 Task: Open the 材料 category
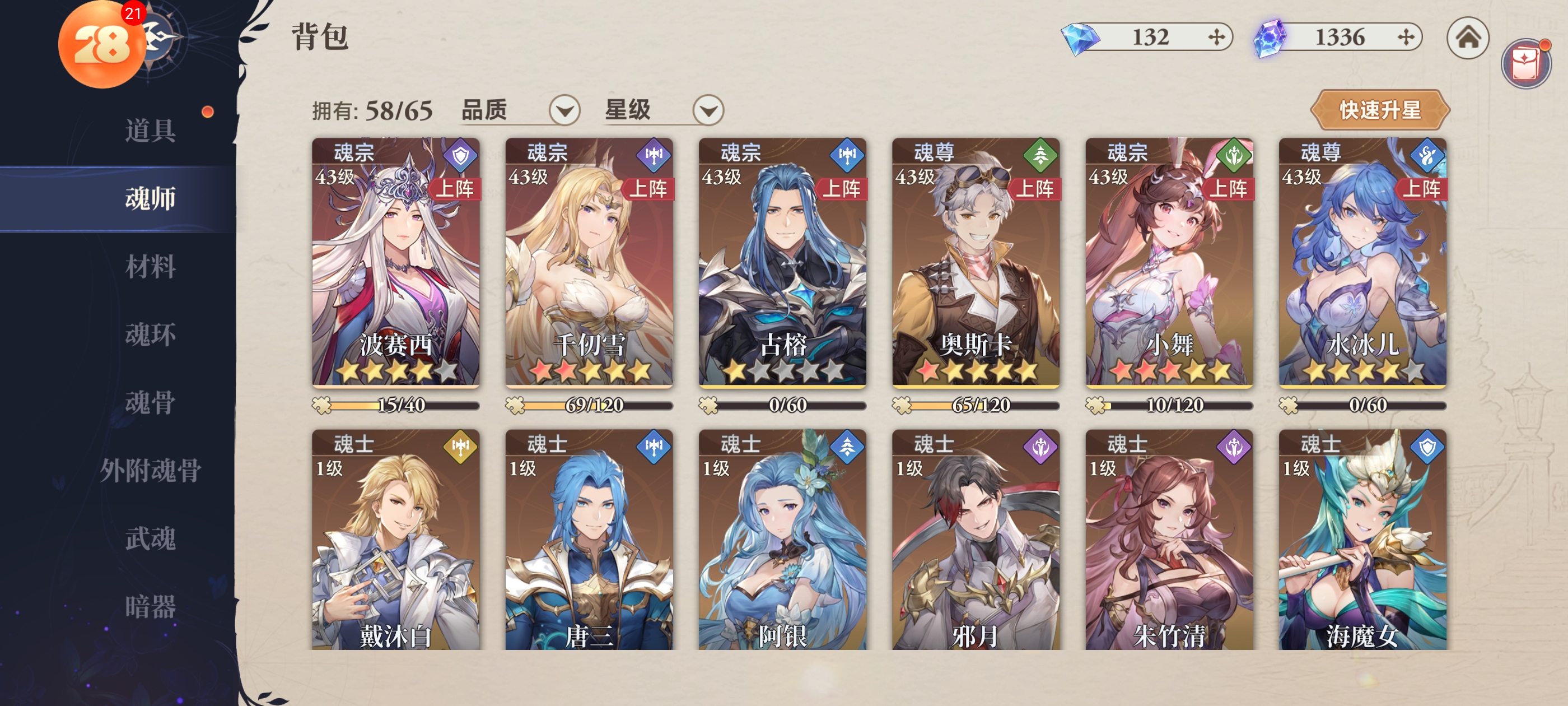coord(150,267)
